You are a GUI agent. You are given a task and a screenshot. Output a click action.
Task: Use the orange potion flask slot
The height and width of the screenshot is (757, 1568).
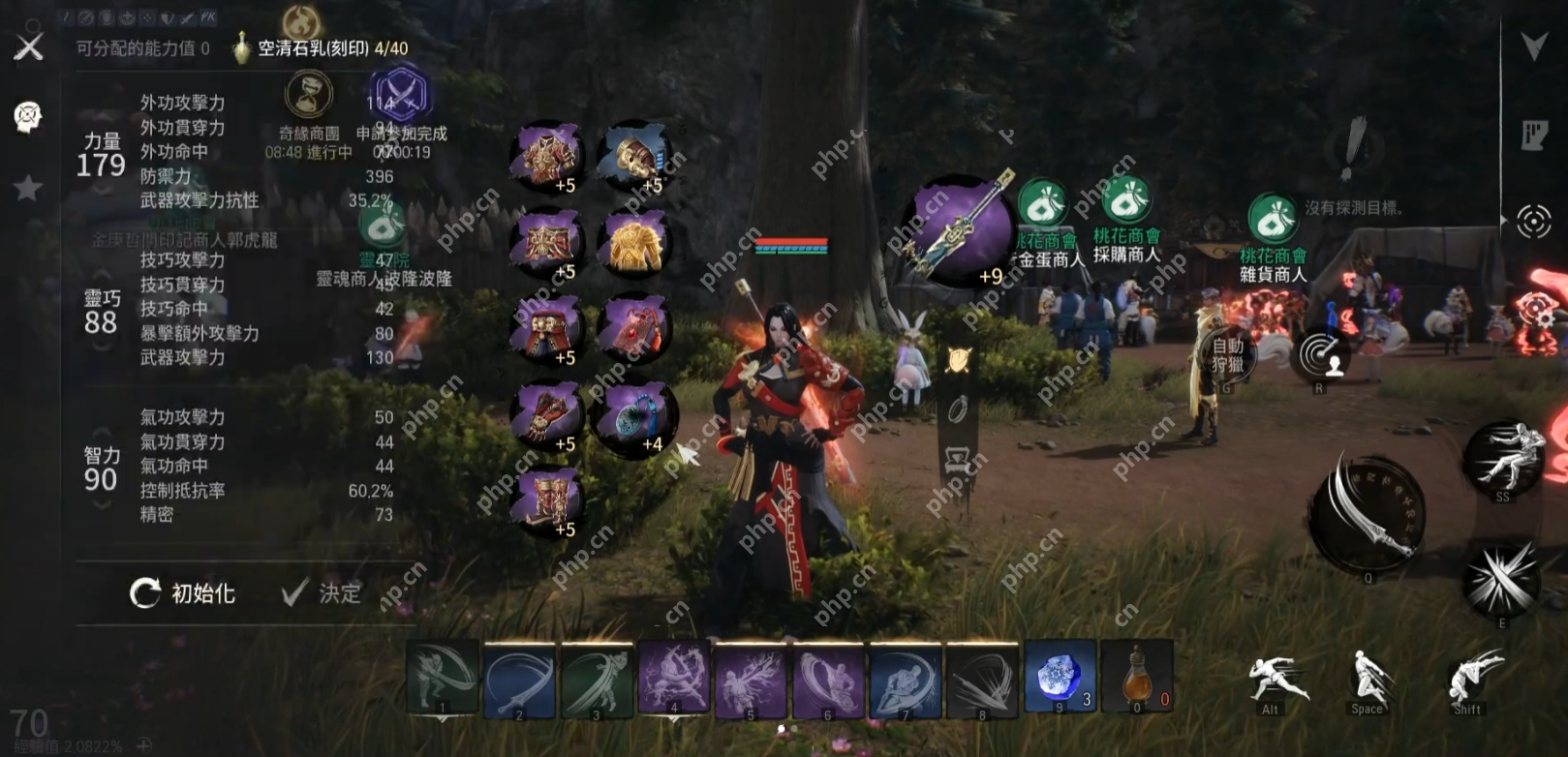coord(1137,677)
